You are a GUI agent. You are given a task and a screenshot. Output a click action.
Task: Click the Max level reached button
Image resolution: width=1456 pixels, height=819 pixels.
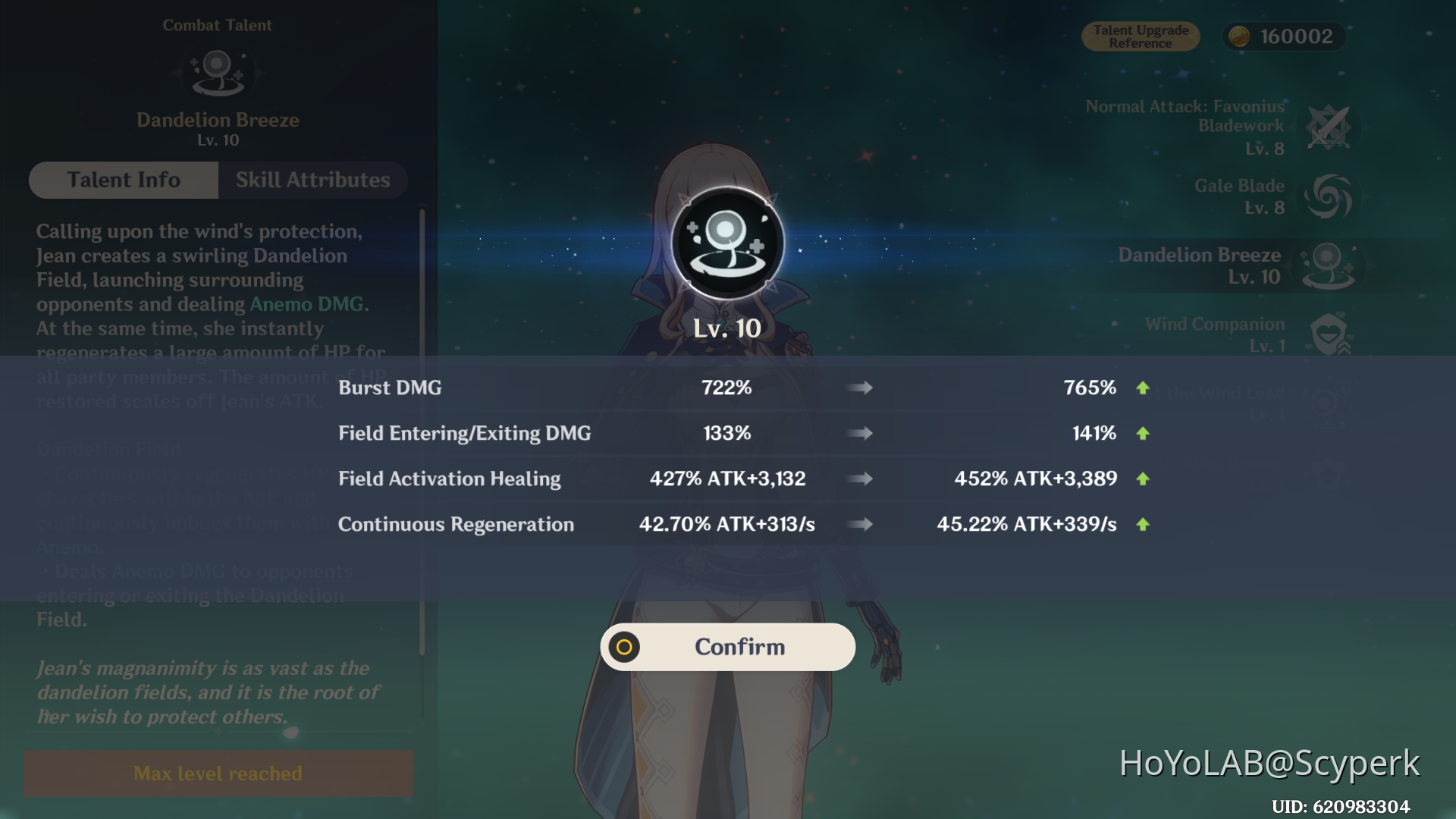point(218,773)
